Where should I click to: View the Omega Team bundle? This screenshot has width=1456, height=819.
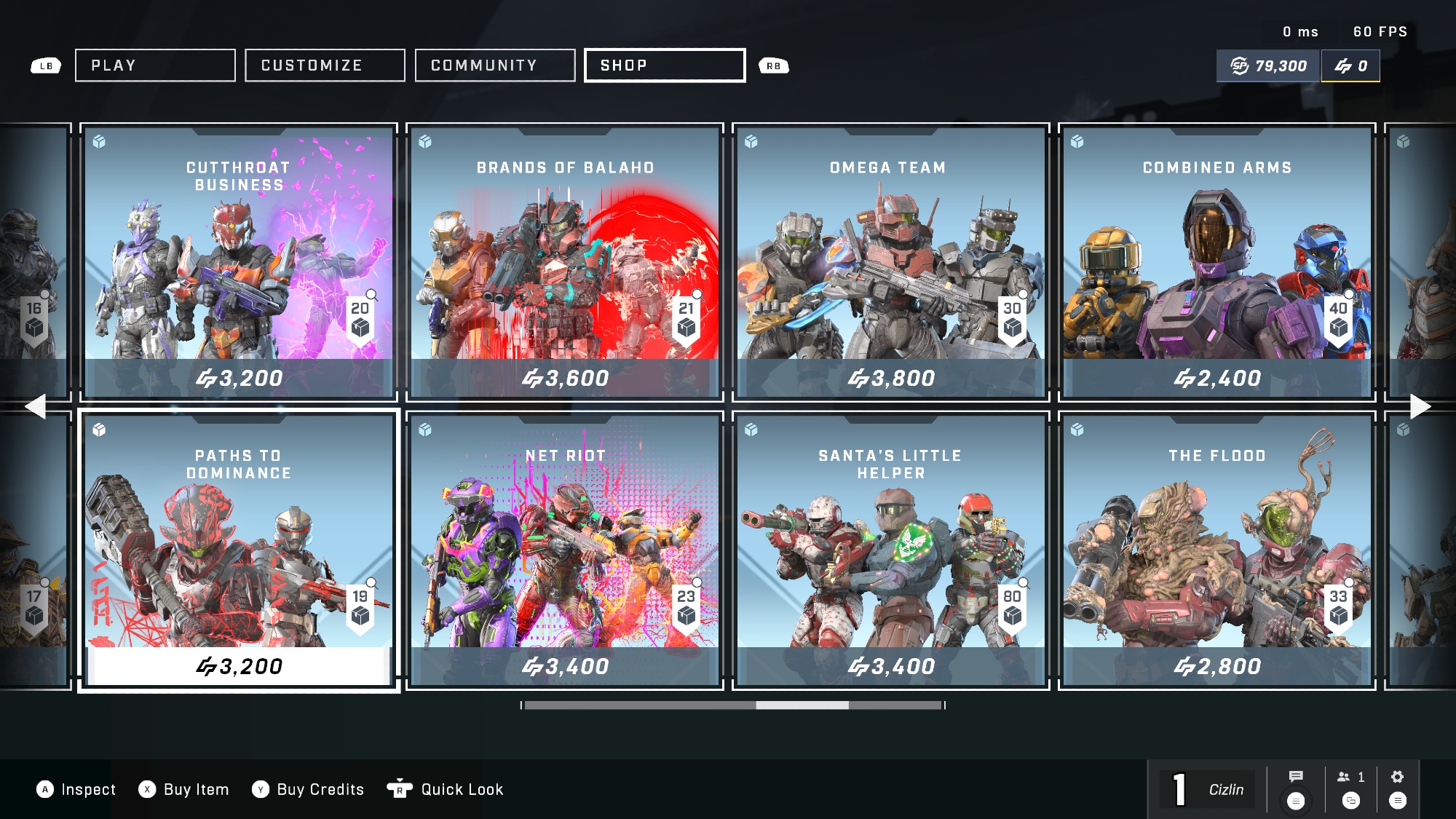coord(890,262)
